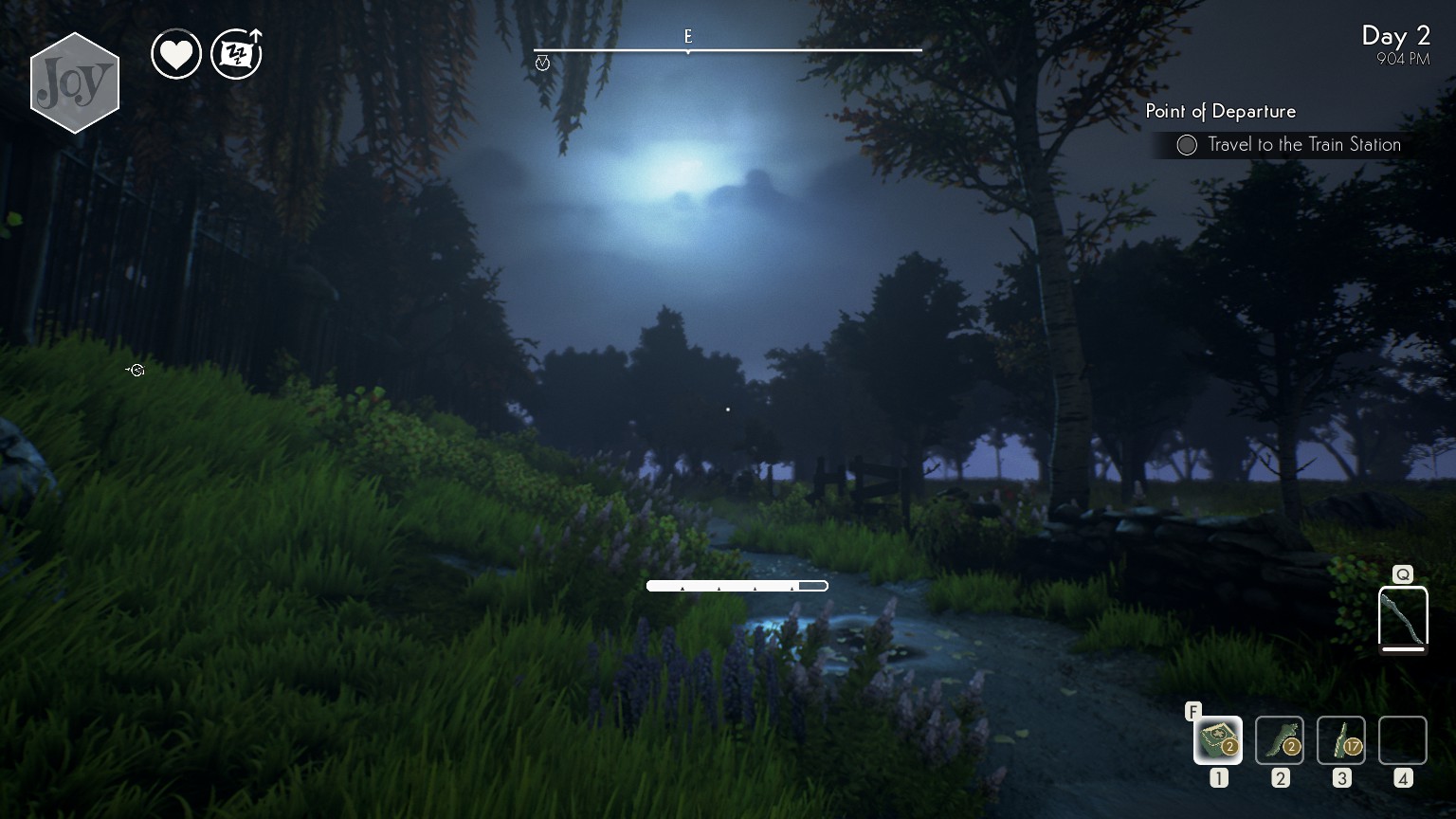Select the empty hotbar slot 4
This screenshot has width=1456, height=819.
pyautogui.click(x=1402, y=739)
